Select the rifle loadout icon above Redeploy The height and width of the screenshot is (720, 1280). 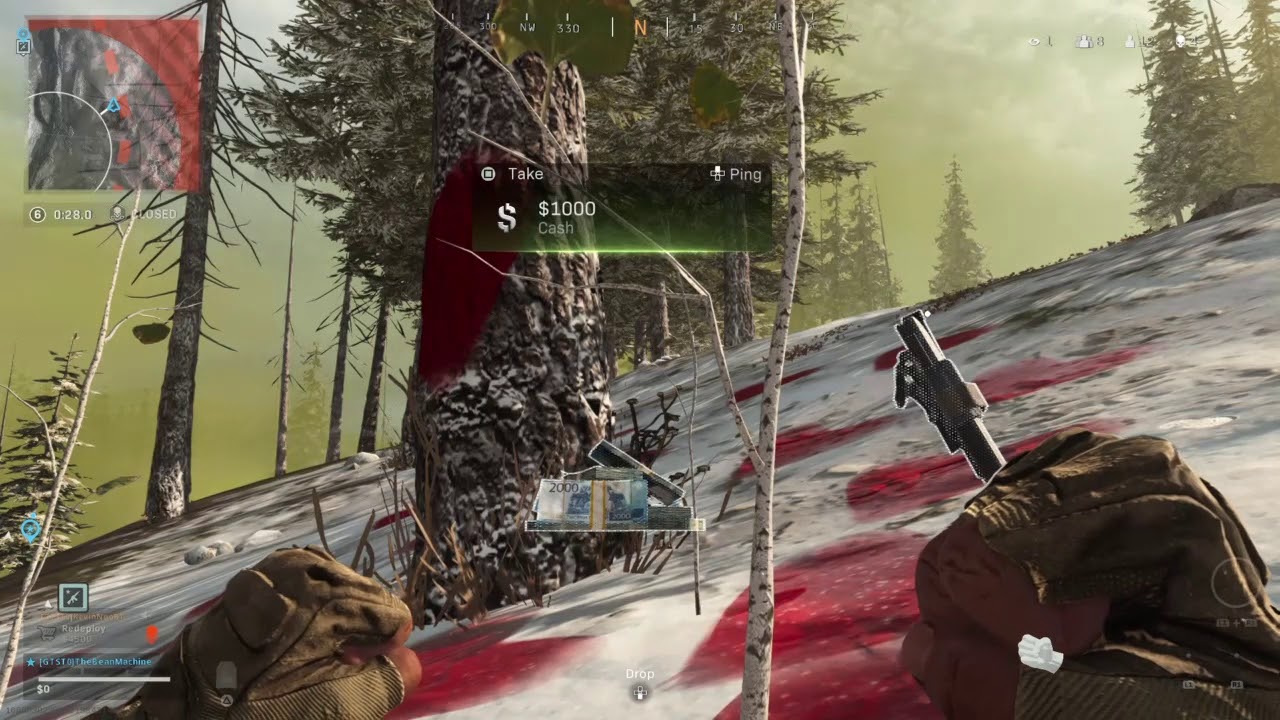(73, 597)
